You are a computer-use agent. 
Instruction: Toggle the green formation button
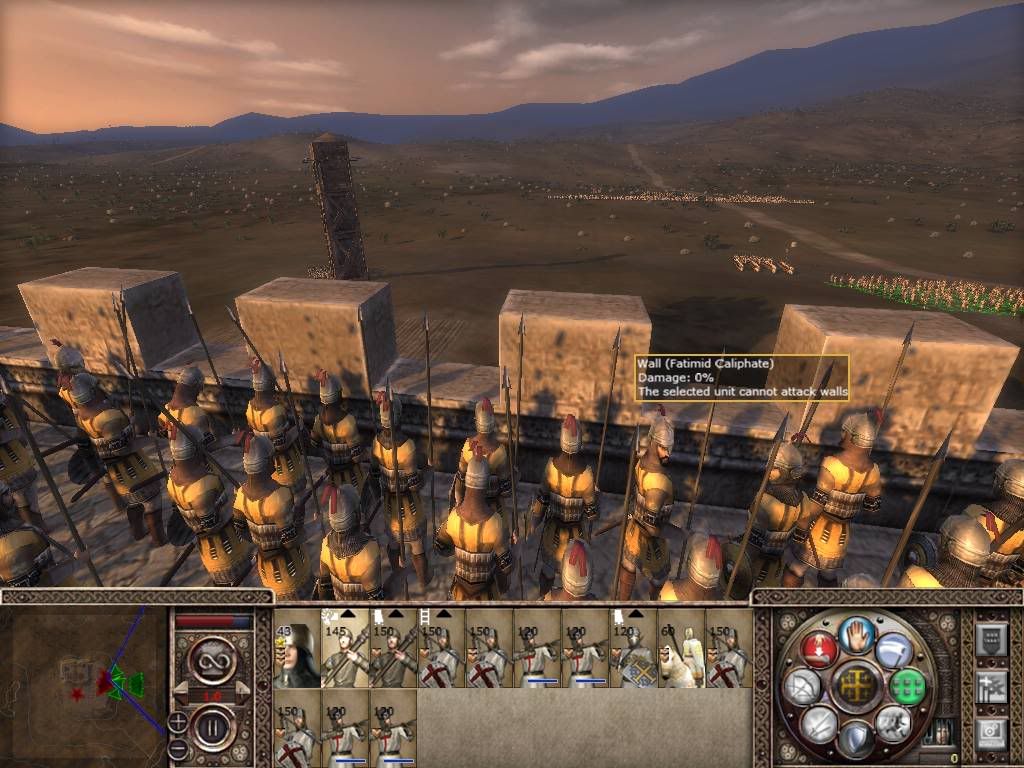tap(906, 686)
